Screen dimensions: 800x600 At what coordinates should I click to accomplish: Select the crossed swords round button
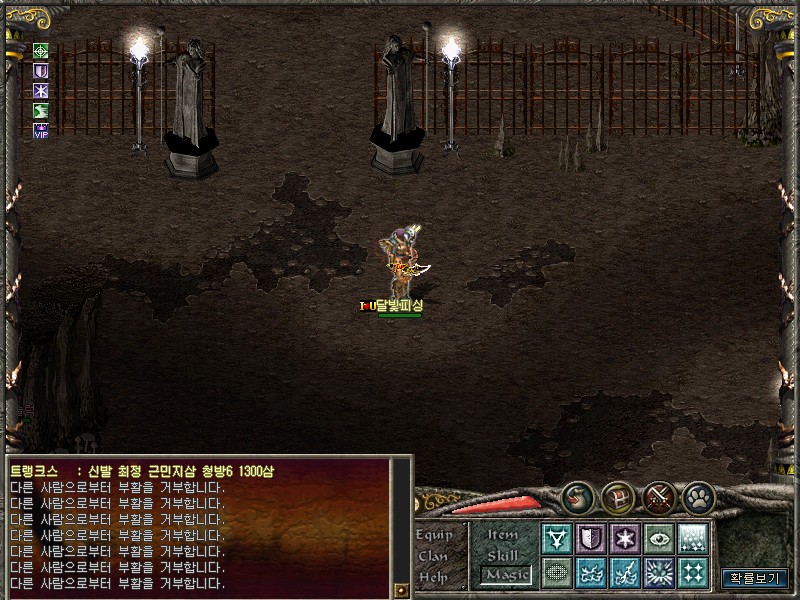659,497
